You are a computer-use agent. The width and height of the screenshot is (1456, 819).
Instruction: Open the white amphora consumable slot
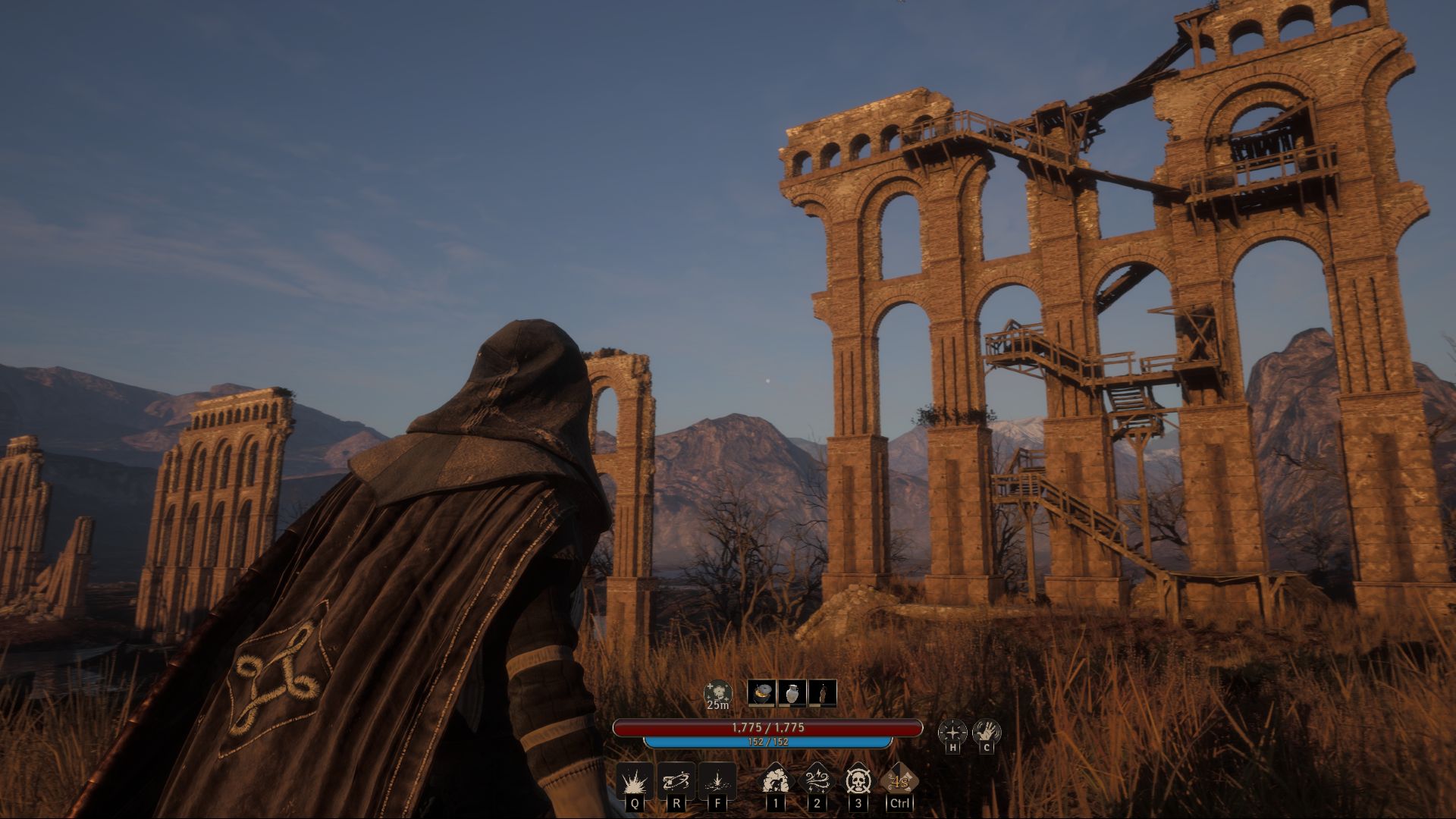coord(792,693)
